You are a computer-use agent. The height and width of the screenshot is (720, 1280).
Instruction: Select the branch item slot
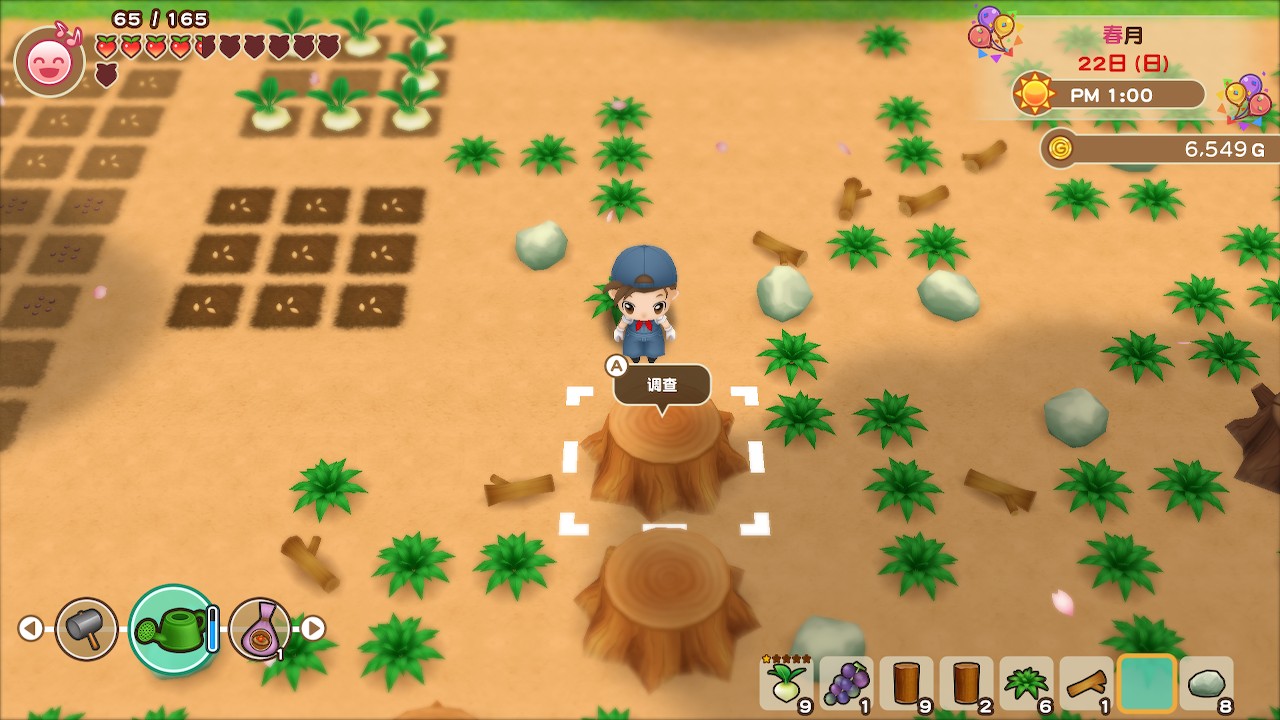[1086, 683]
